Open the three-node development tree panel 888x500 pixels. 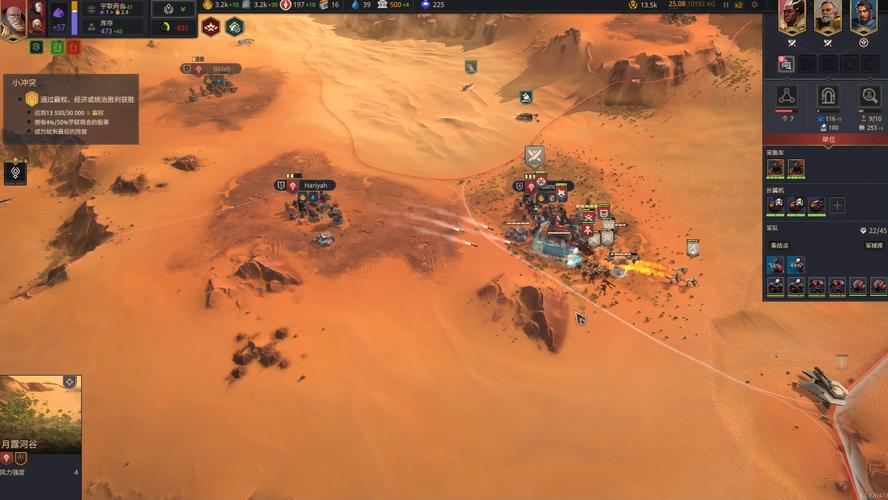pyautogui.click(x=786, y=96)
